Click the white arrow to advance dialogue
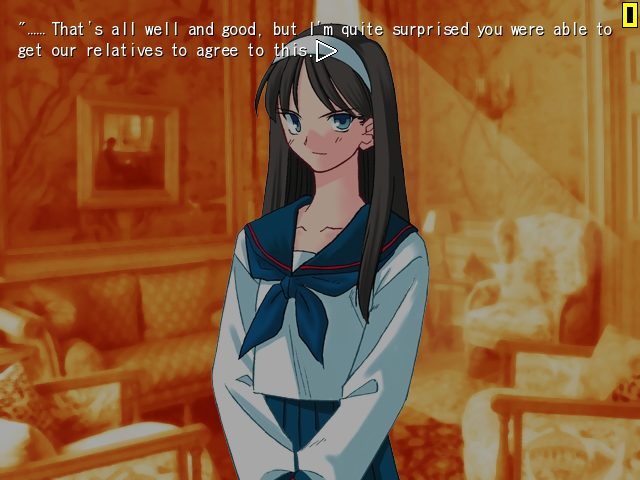This screenshot has height=480, width=640. coord(325,50)
